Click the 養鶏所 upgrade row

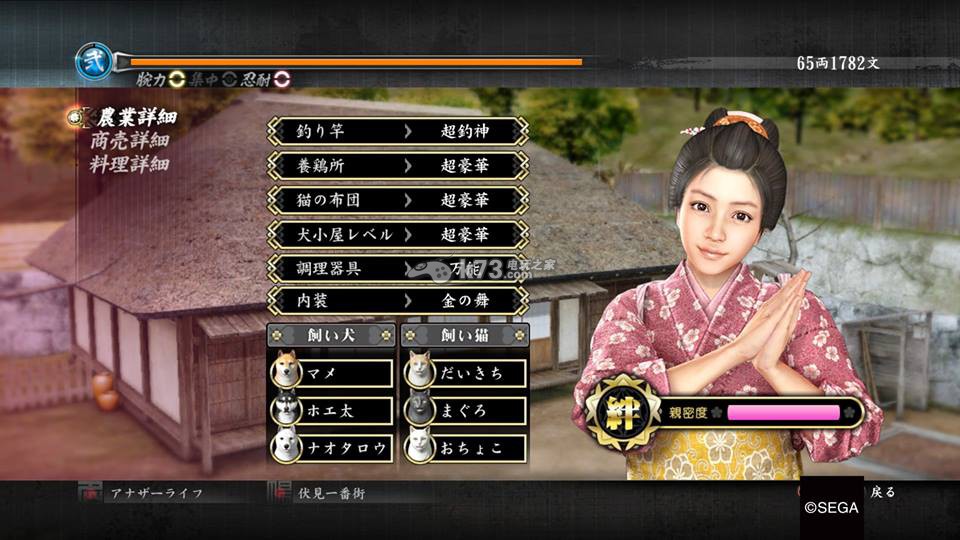tap(397, 165)
